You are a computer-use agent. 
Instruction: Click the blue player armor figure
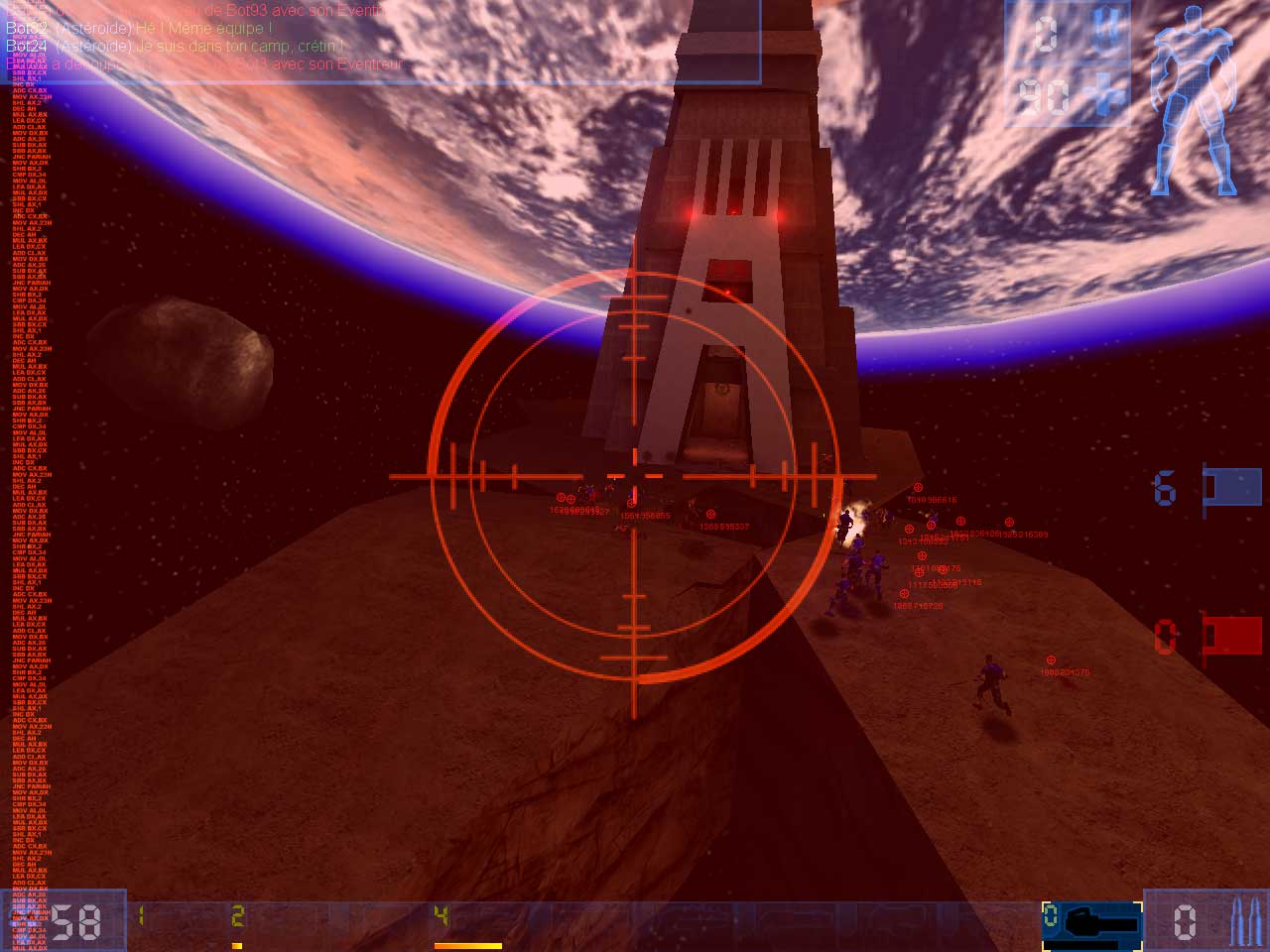click(x=1195, y=99)
